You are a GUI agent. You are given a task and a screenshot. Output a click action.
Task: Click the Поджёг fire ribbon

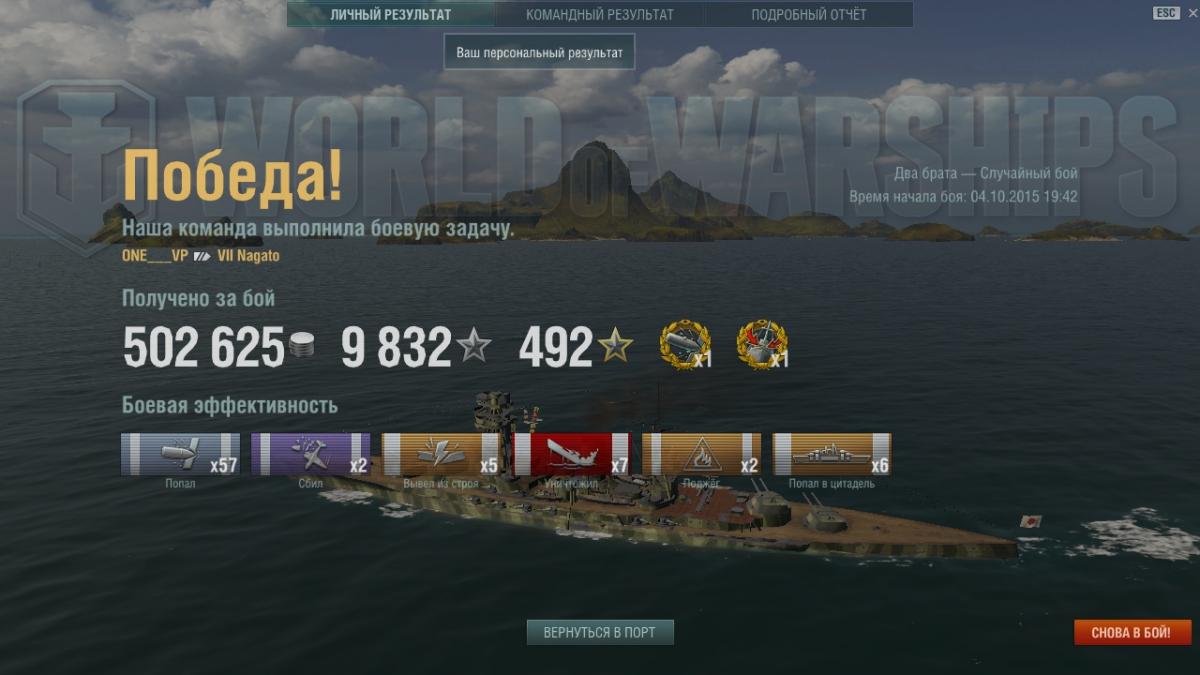tap(702, 454)
